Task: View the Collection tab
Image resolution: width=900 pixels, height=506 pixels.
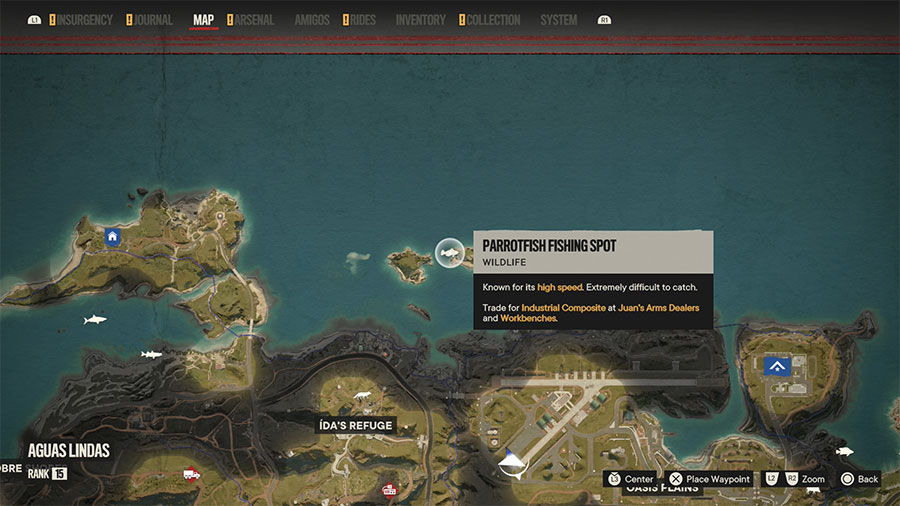Action: click(494, 20)
